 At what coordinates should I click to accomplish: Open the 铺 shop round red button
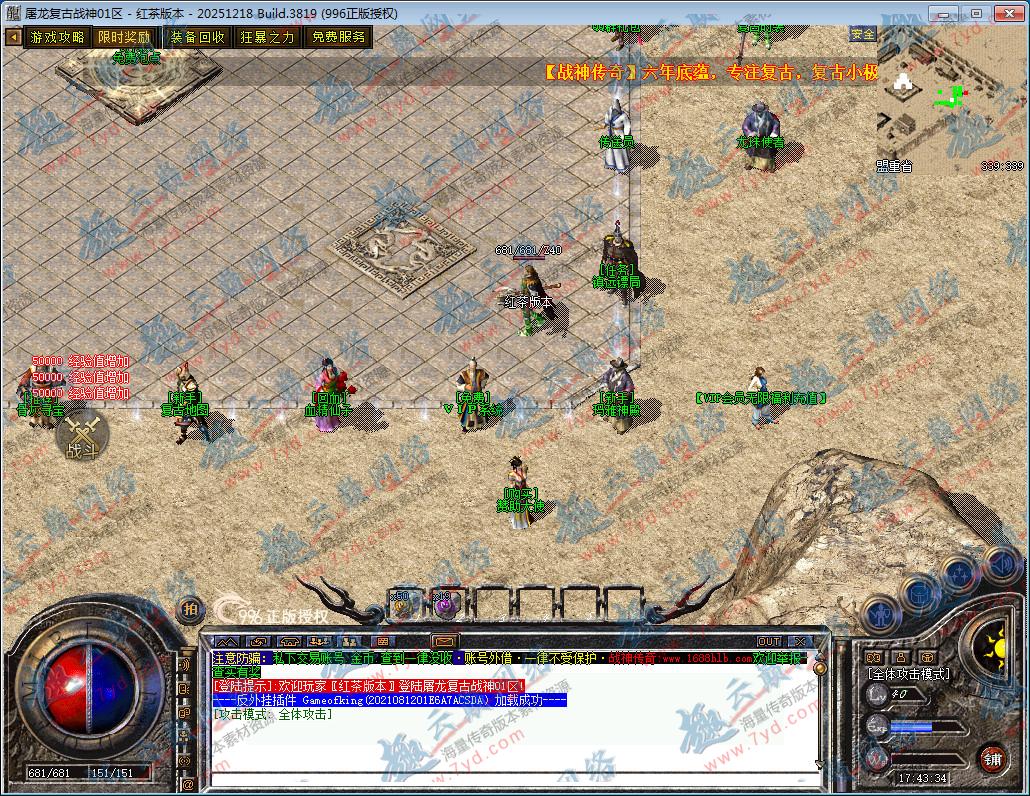click(x=992, y=757)
